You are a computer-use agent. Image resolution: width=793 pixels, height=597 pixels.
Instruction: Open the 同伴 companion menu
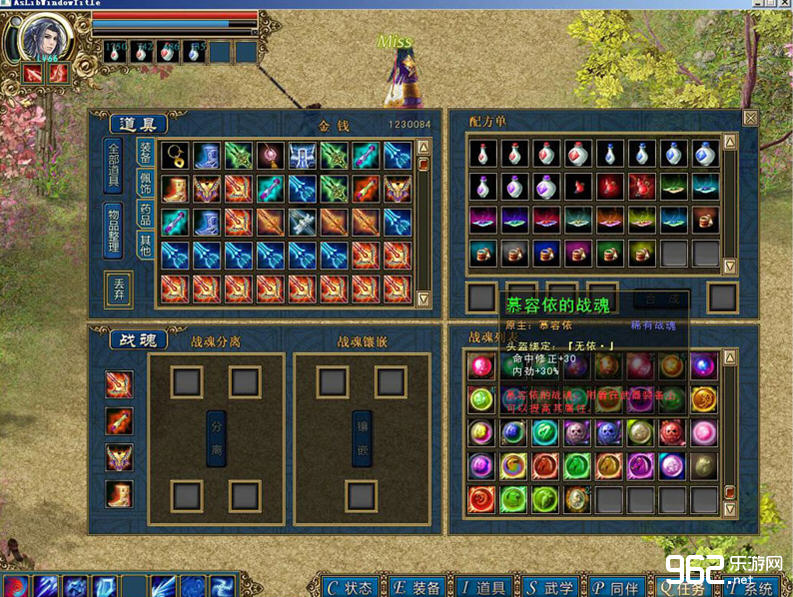tap(617, 587)
